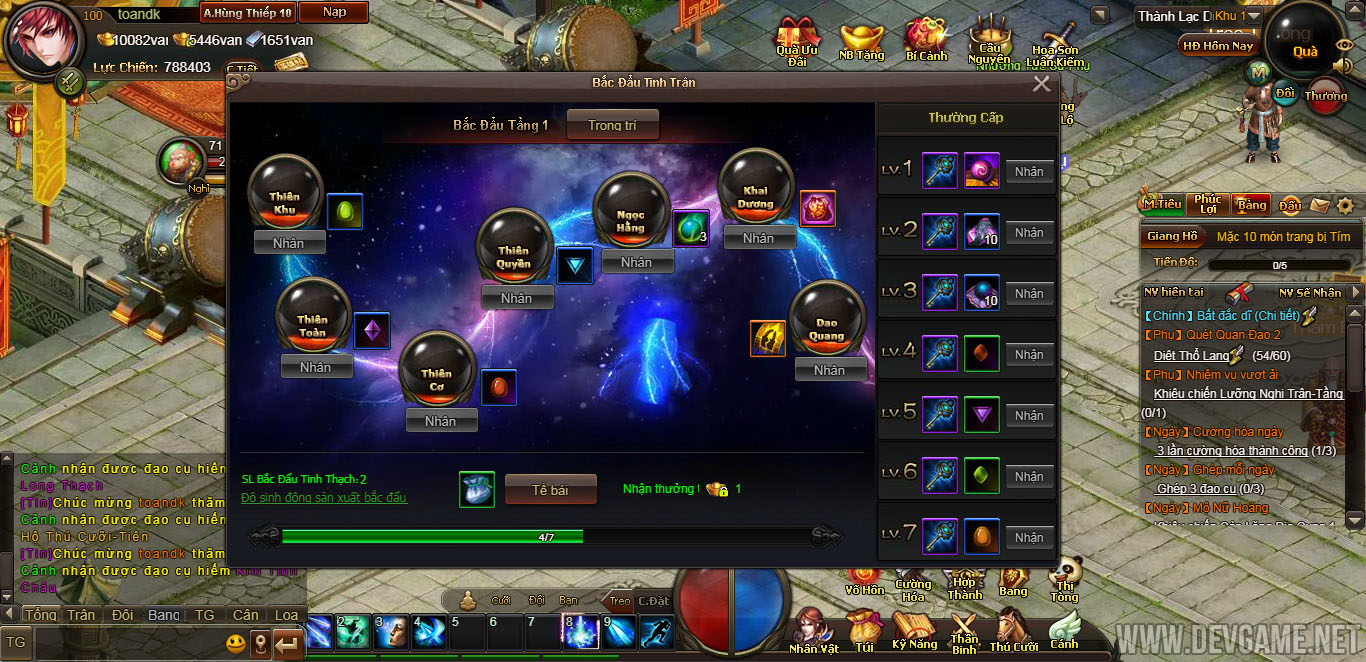Click the Tế bái button
The image size is (1366, 662).
click(x=550, y=490)
